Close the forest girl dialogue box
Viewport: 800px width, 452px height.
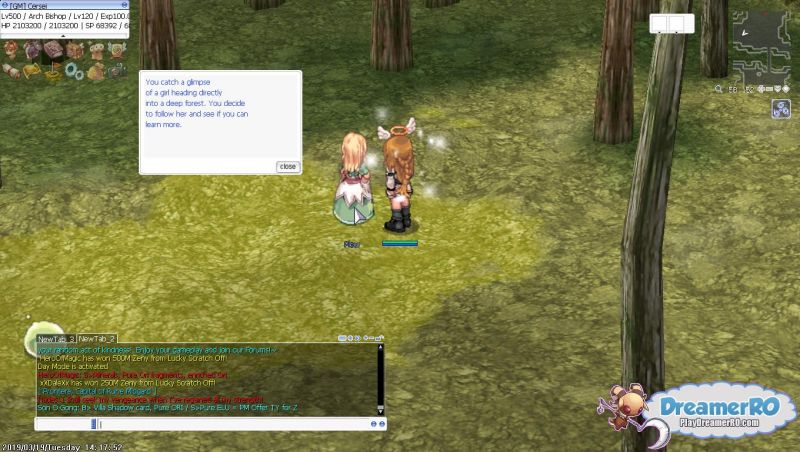[288, 166]
